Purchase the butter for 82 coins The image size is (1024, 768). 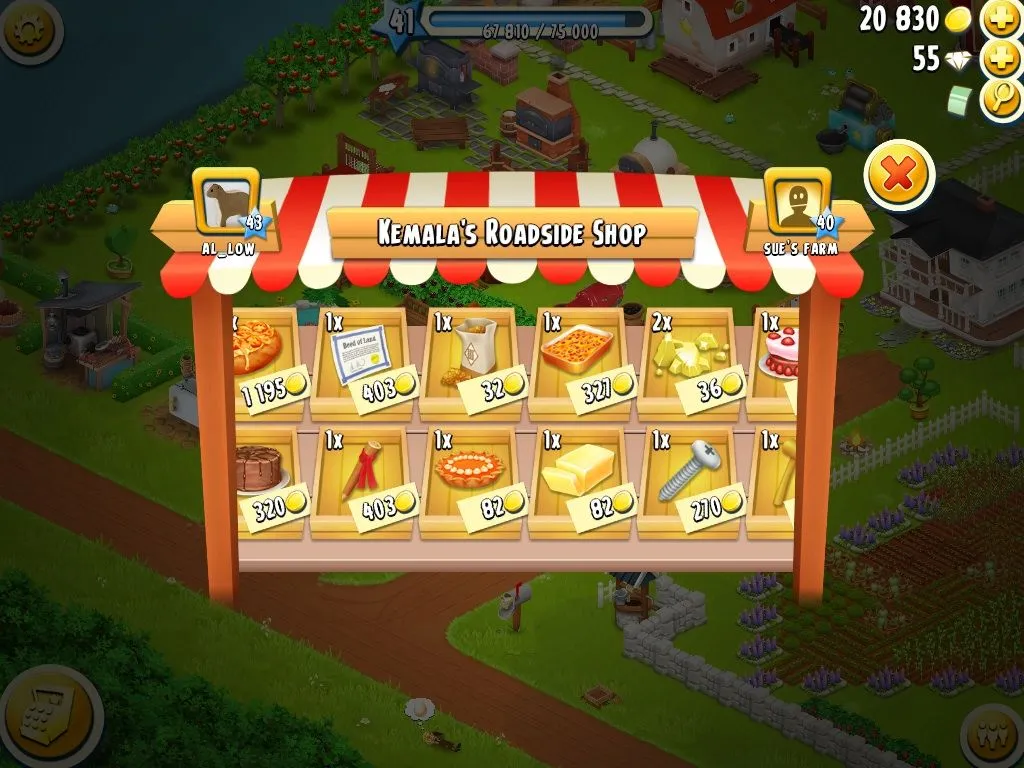pos(583,482)
